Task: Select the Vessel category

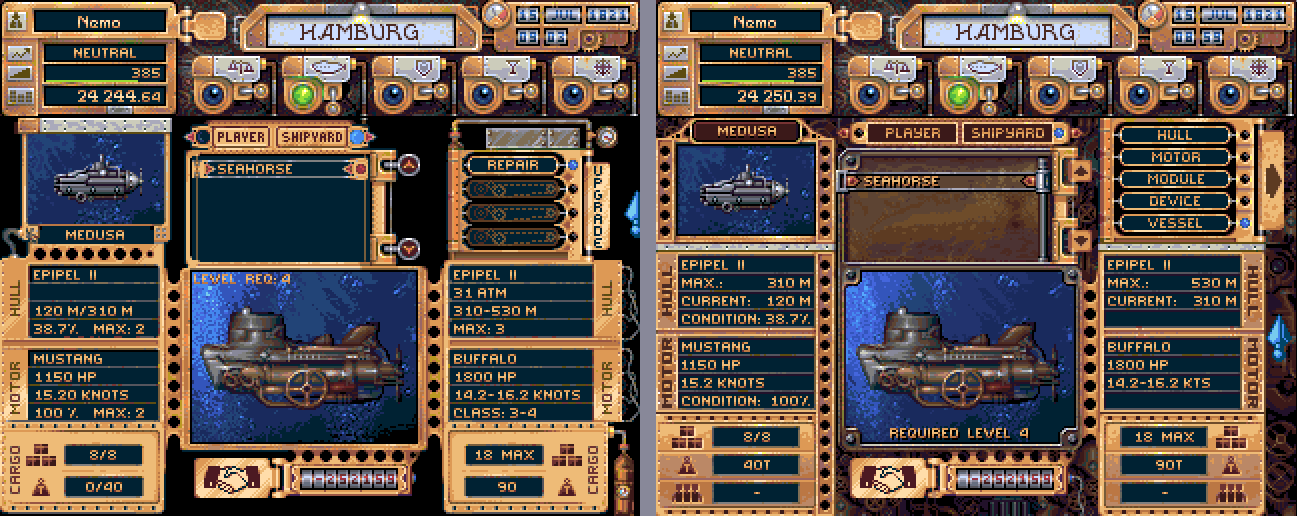Action: click(1175, 223)
